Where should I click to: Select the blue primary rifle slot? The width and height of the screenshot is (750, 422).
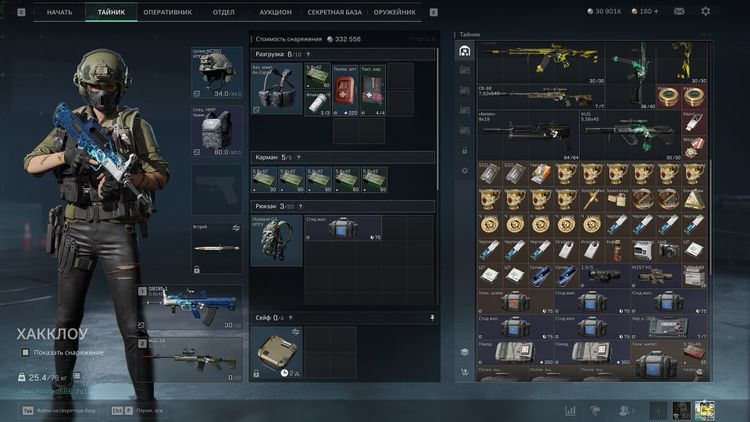pyautogui.click(x=190, y=306)
